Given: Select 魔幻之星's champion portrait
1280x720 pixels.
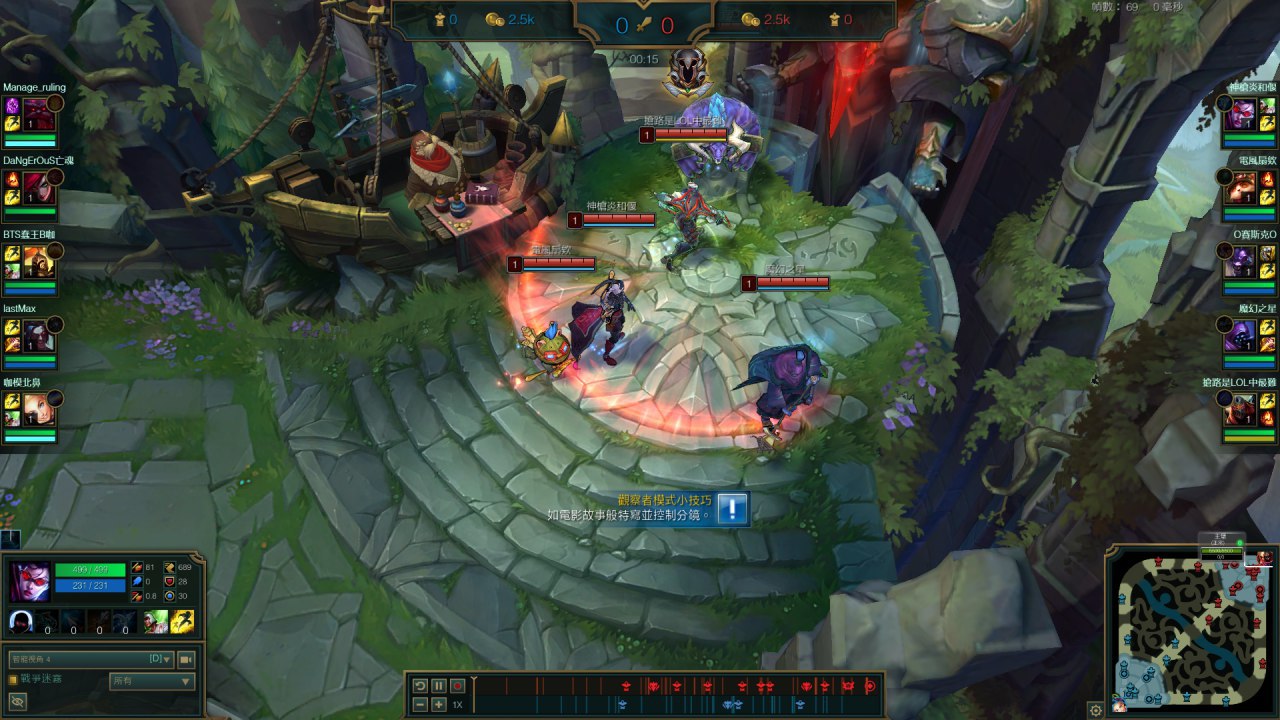Looking at the screenshot, I should point(1240,336).
